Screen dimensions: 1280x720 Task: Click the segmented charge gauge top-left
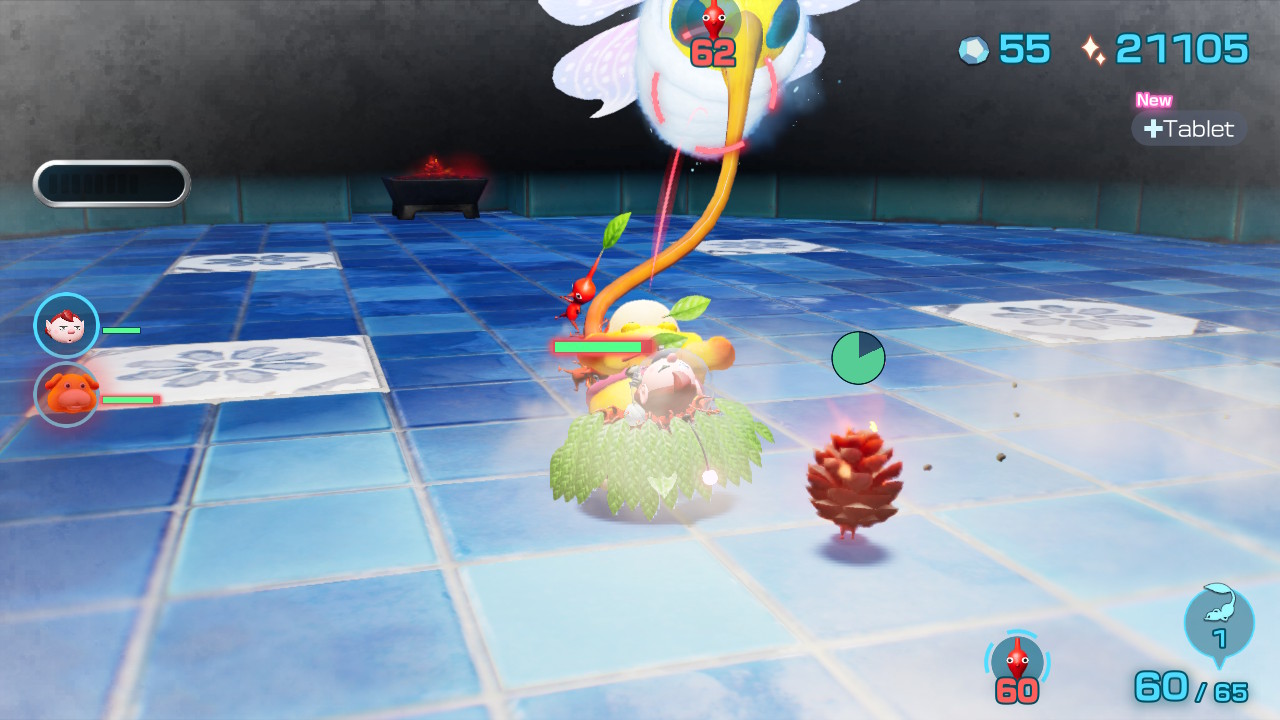tap(111, 182)
